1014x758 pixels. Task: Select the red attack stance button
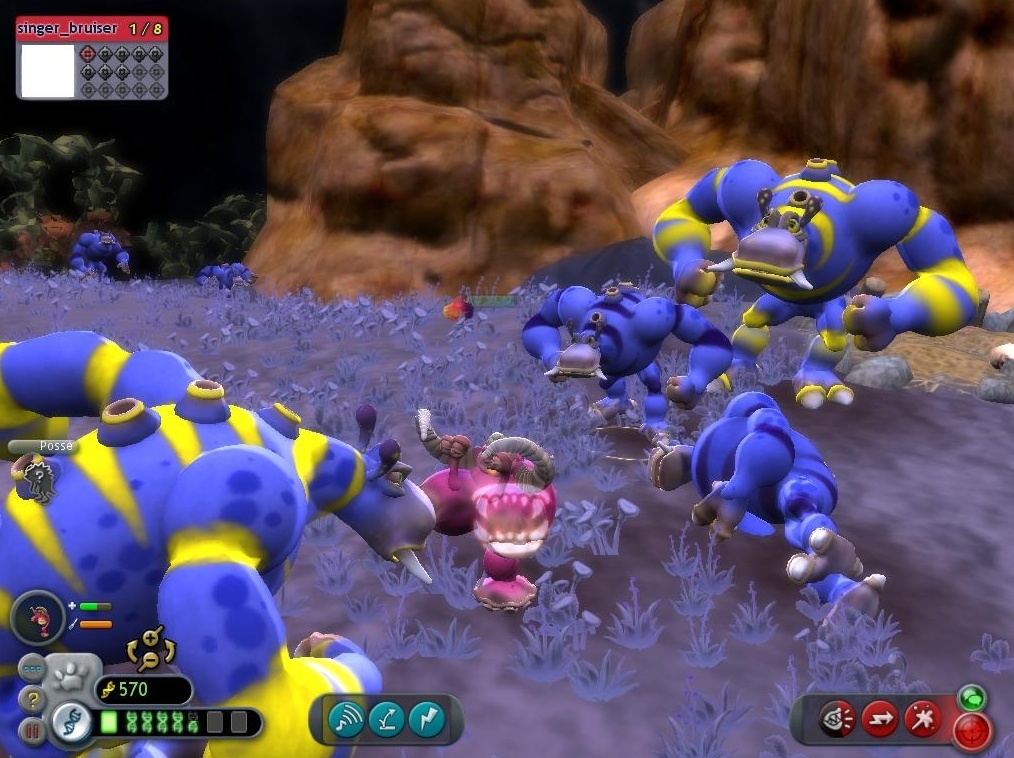point(972,732)
